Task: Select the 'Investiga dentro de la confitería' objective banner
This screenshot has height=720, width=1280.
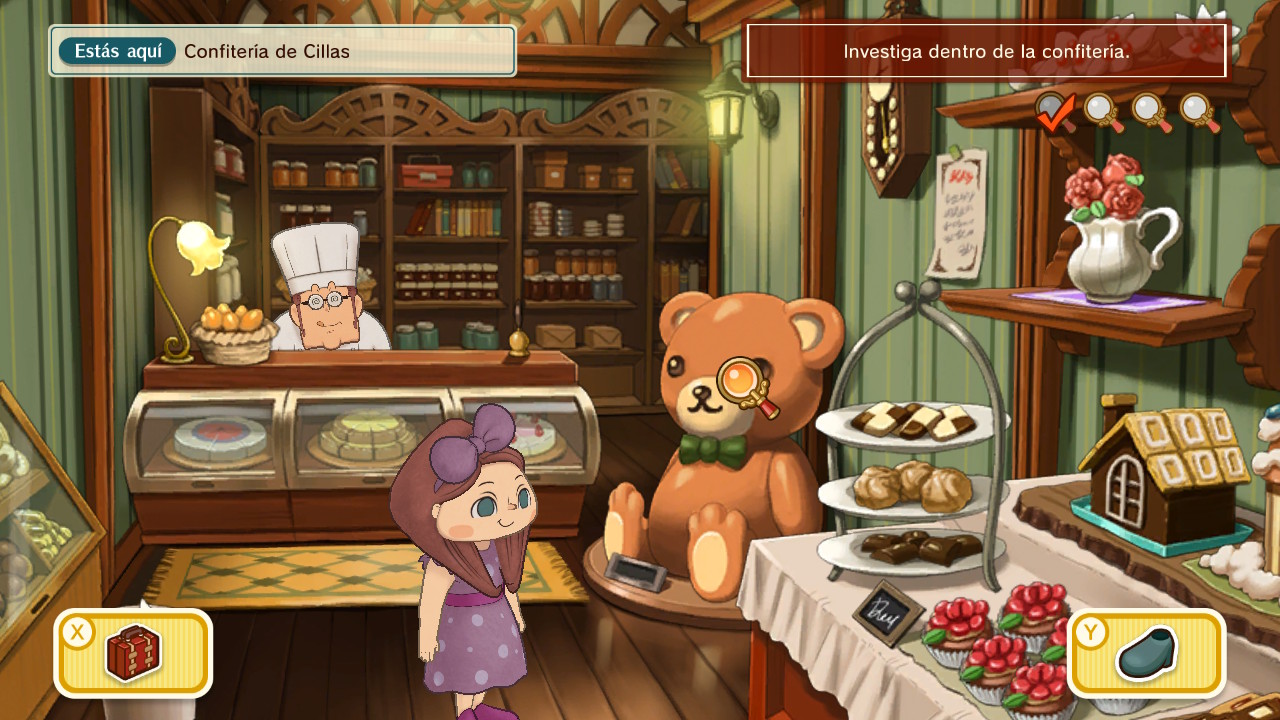Action: click(x=986, y=51)
